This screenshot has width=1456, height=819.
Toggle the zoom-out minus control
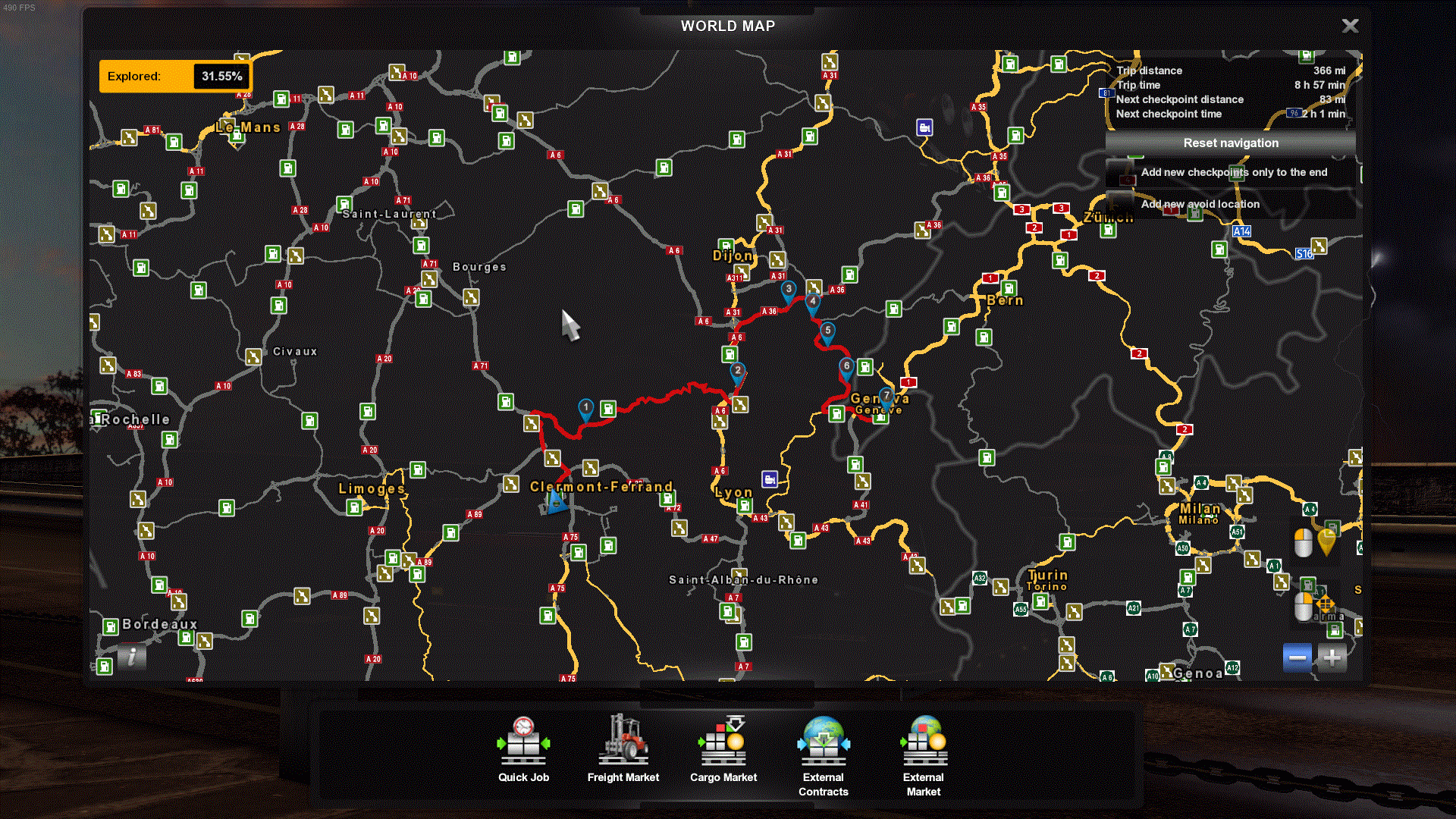pos(1297,657)
